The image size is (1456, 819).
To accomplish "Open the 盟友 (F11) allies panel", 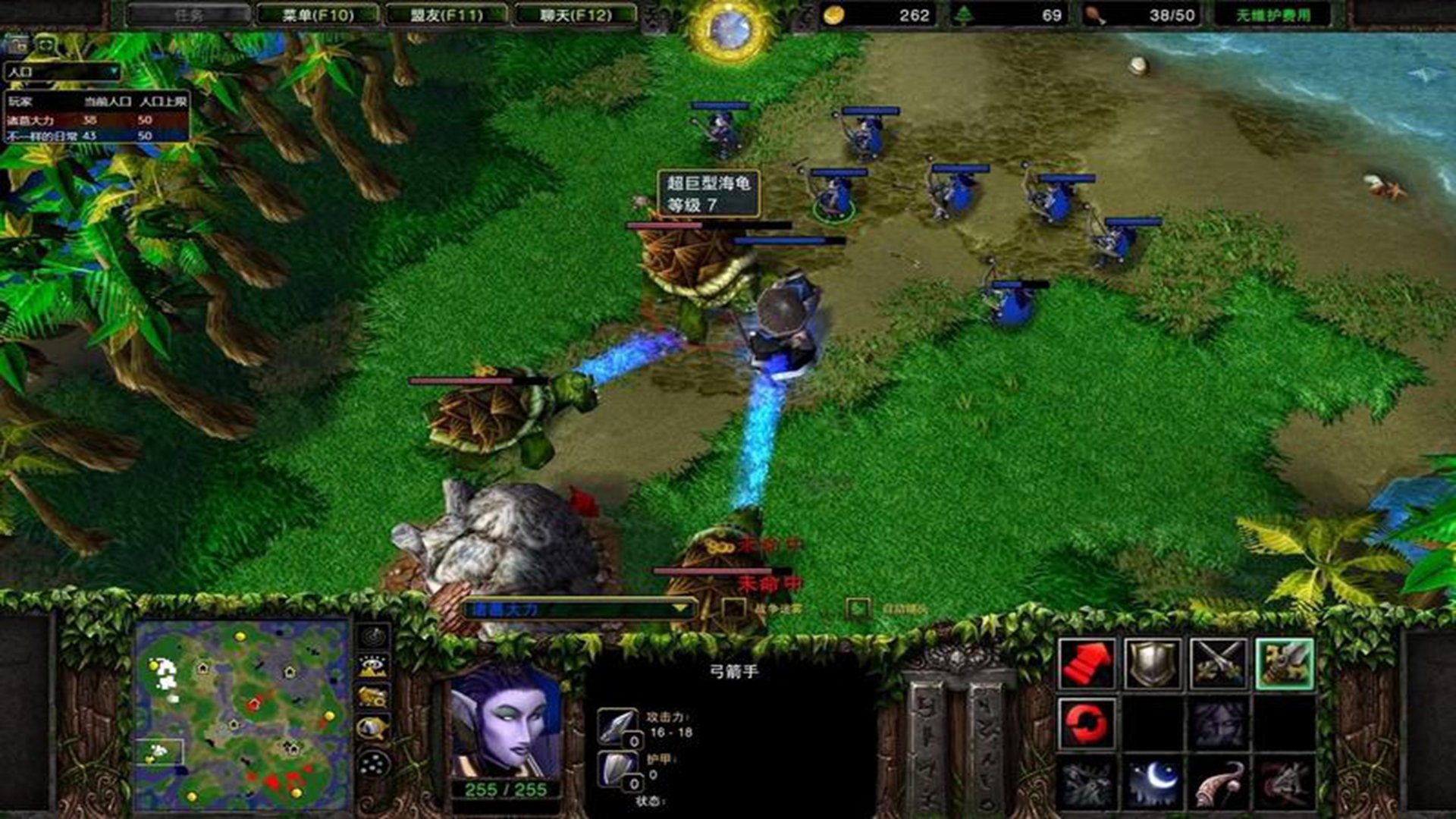I will [x=447, y=14].
